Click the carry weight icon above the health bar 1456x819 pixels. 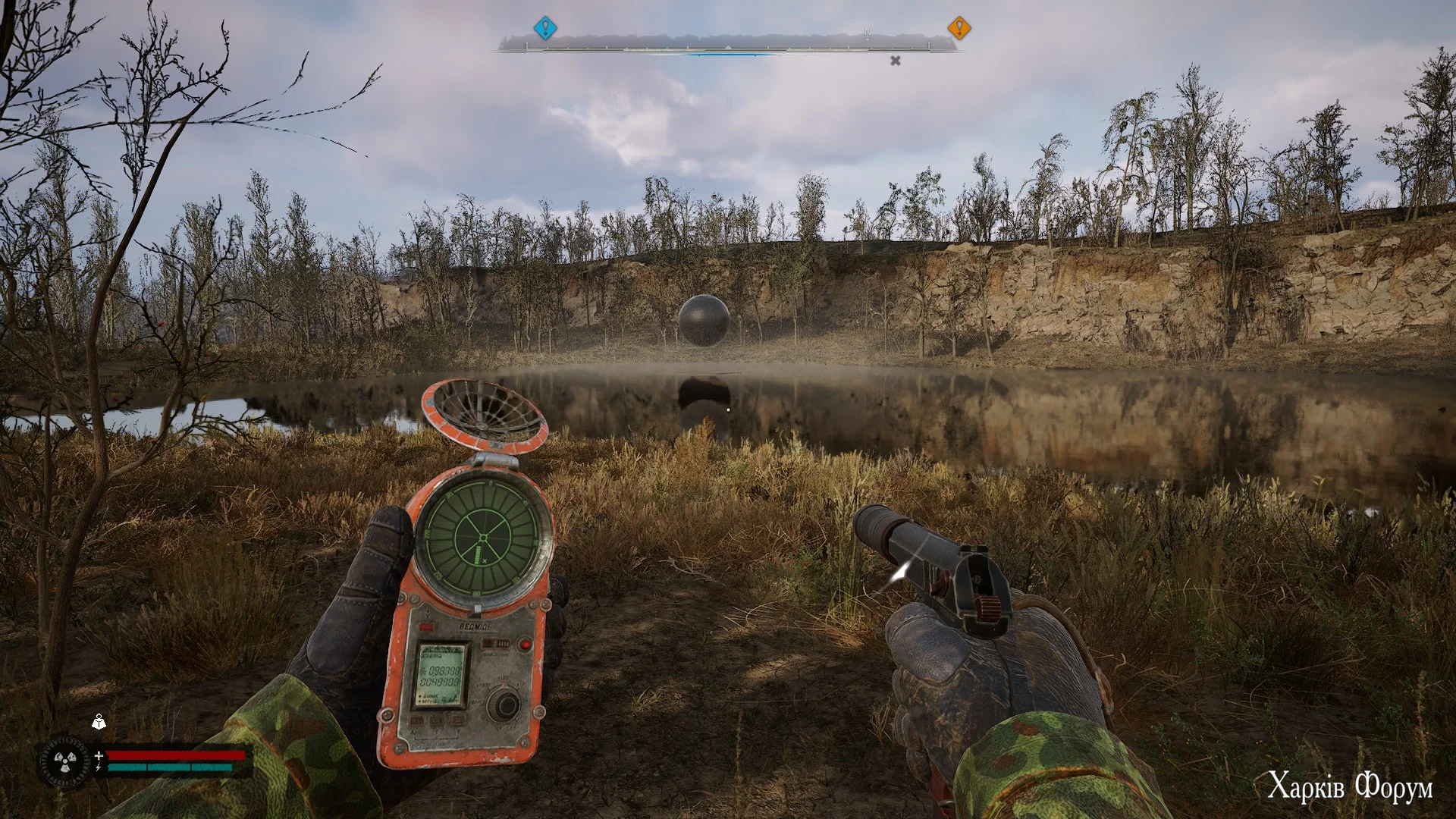[99, 721]
